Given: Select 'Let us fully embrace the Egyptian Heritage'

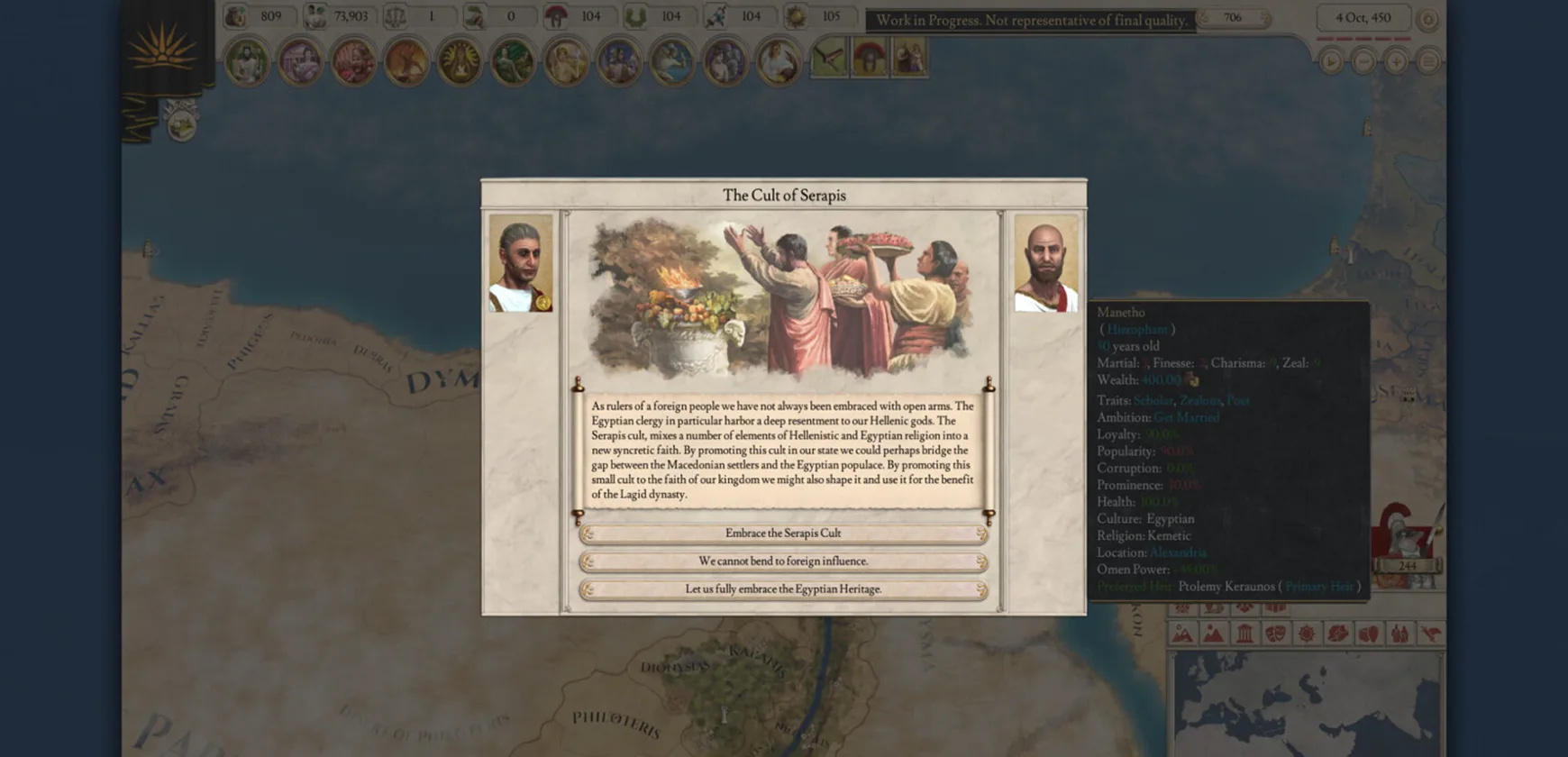Looking at the screenshot, I should pos(783,589).
